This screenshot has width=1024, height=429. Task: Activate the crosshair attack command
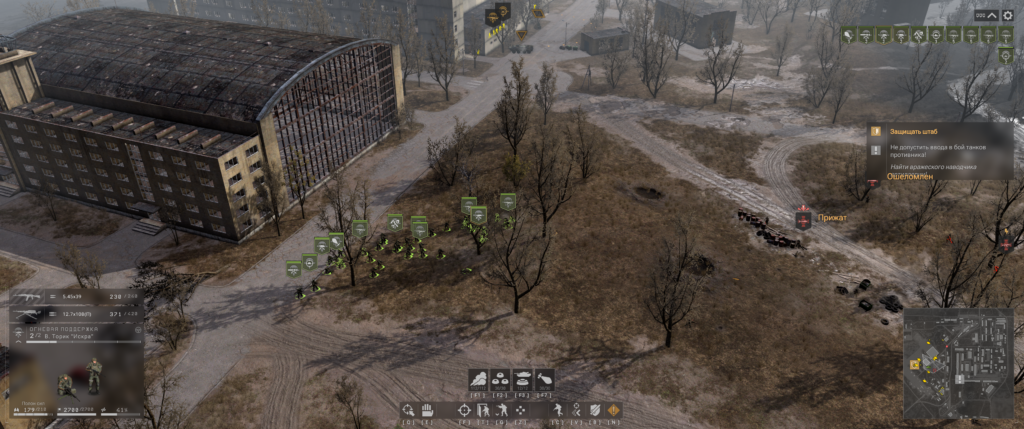464,410
